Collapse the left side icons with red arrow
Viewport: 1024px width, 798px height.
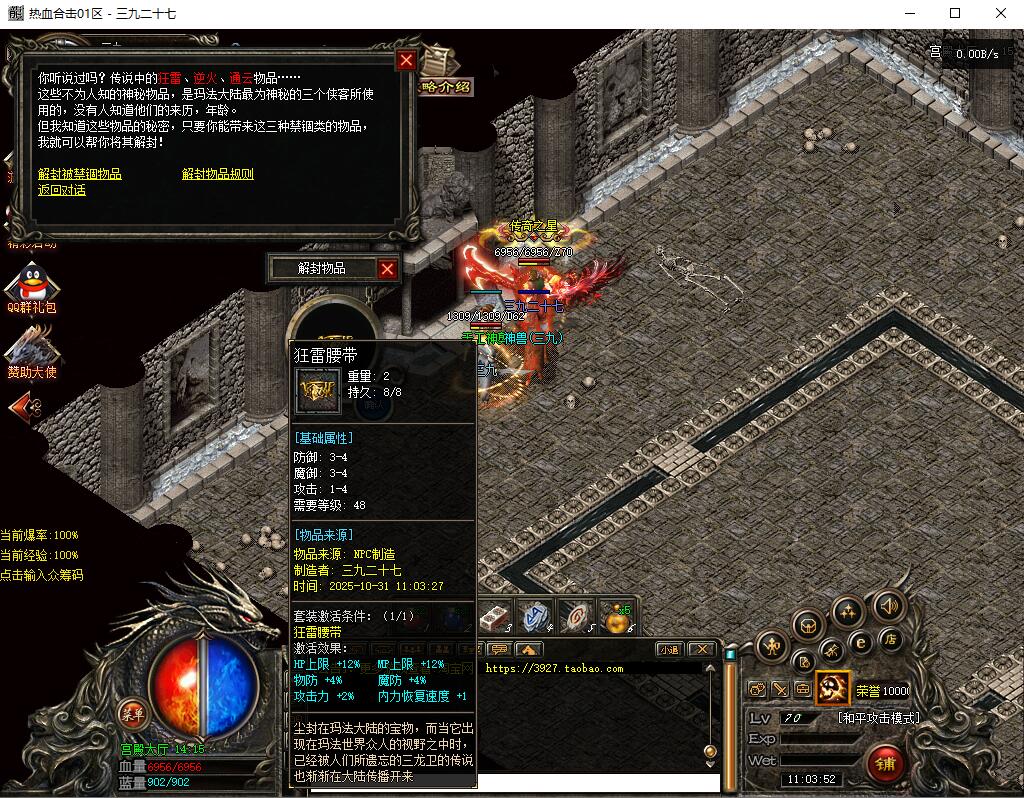coord(25,406)
